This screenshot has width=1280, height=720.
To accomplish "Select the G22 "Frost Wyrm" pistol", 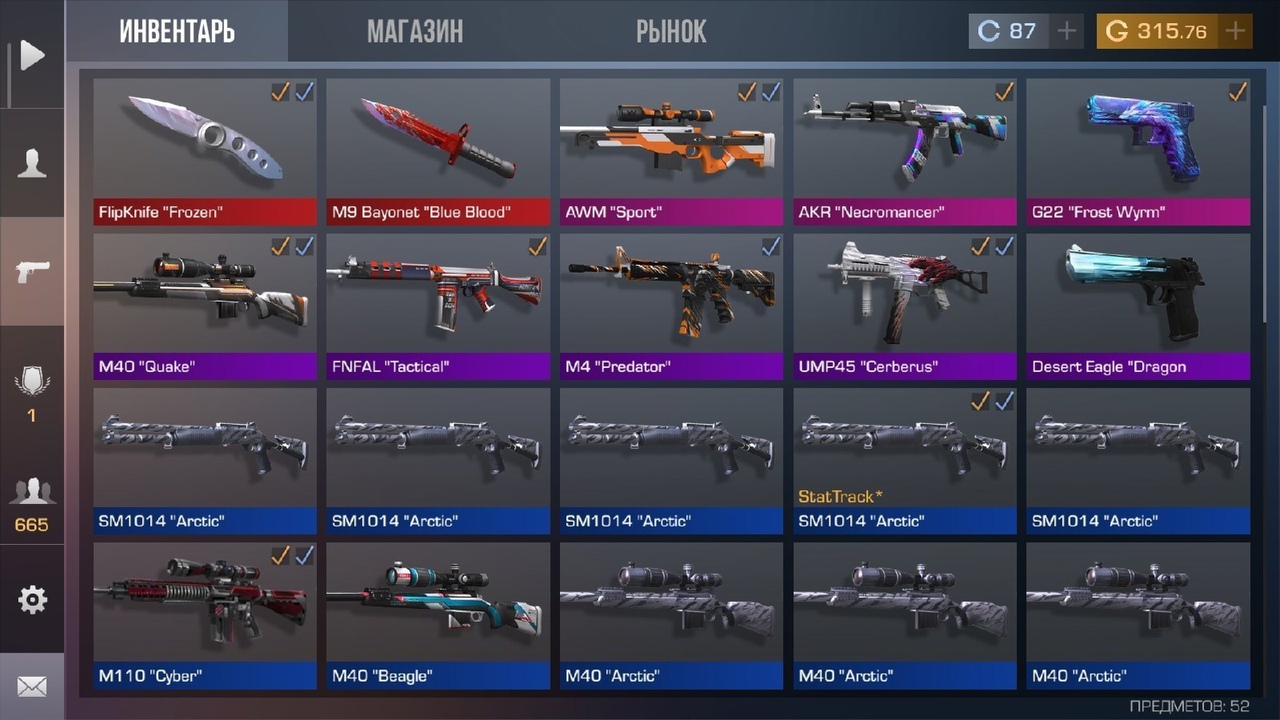I will [x=1138, y=150].
